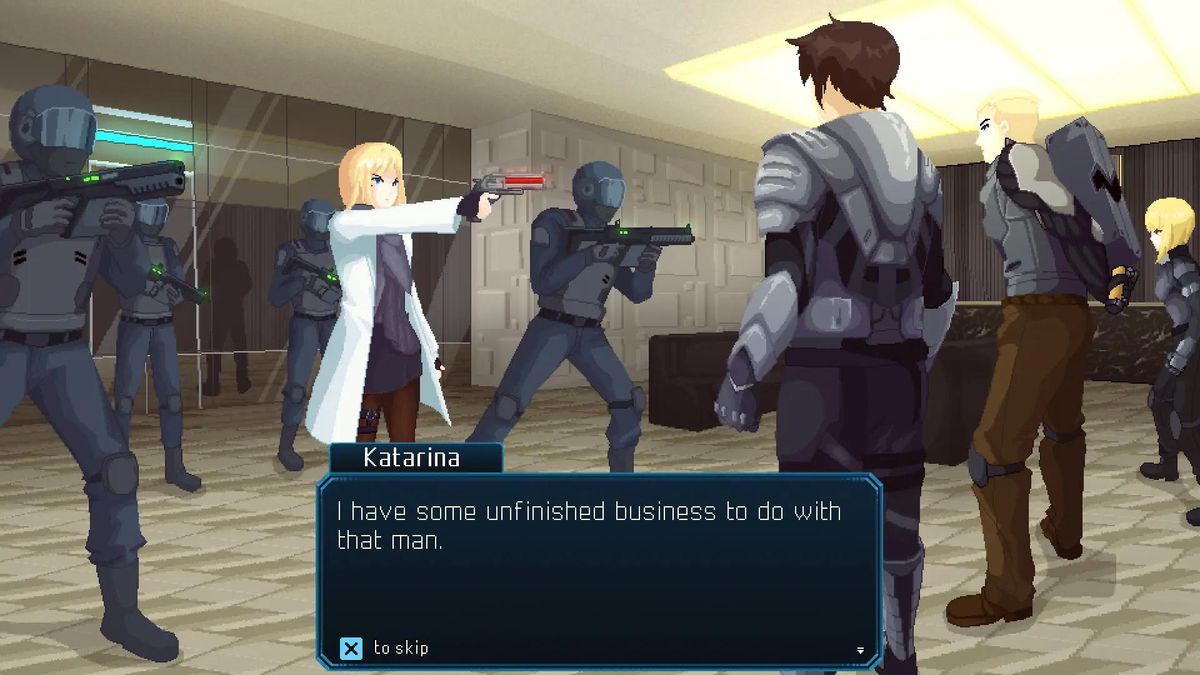
Task: Click the dialogue continue arrow indicator
Action: pos(860,650)
